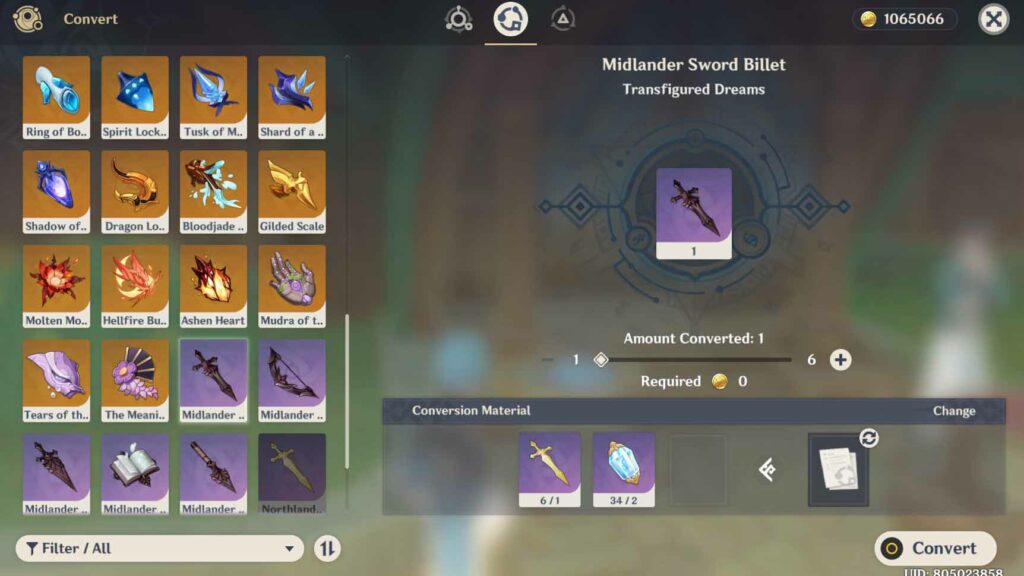Pick the Bloodjade Branch item

[x=213, y=191]
